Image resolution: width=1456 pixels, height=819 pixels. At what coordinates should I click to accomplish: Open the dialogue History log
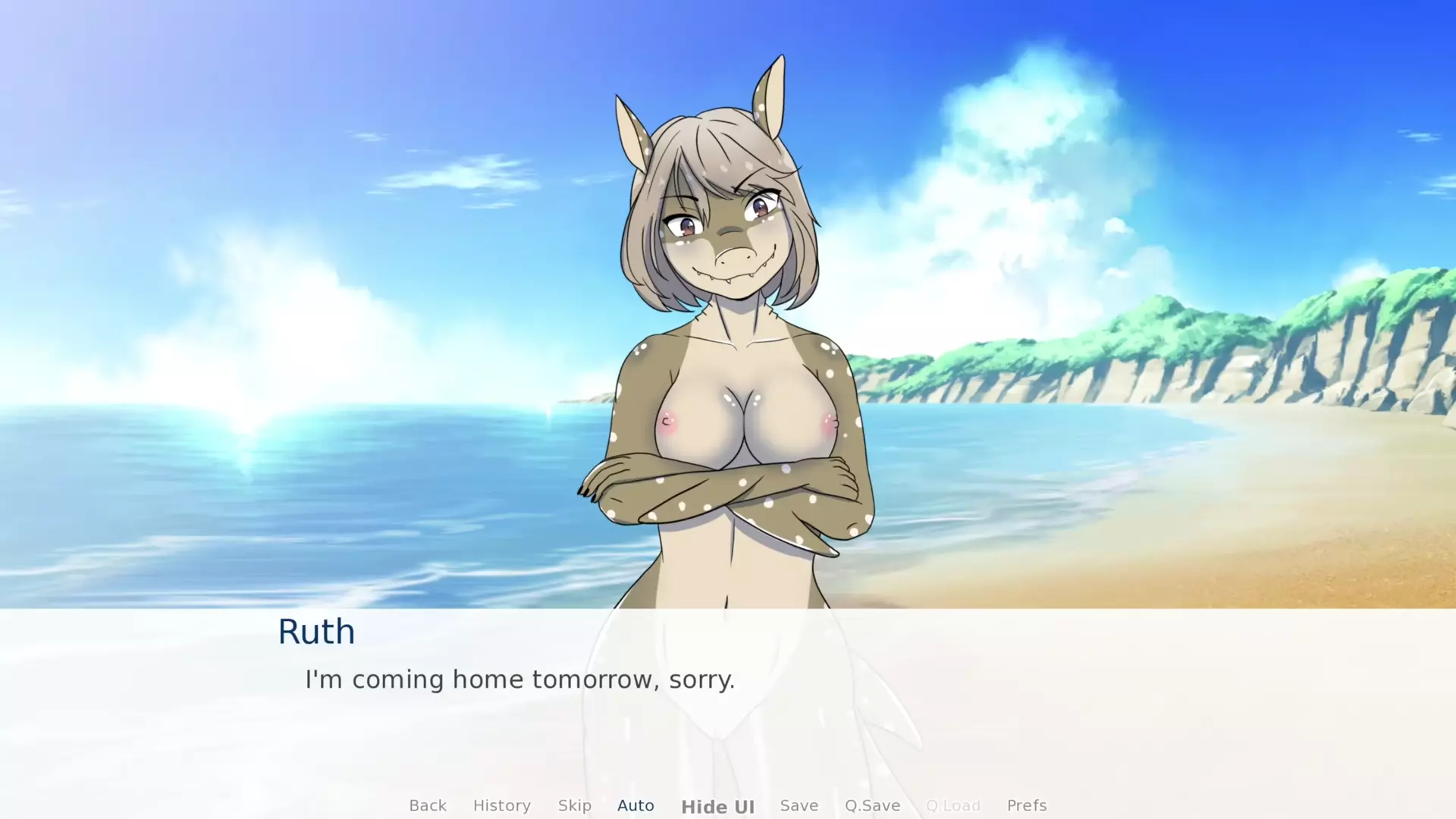pos(502,805)
